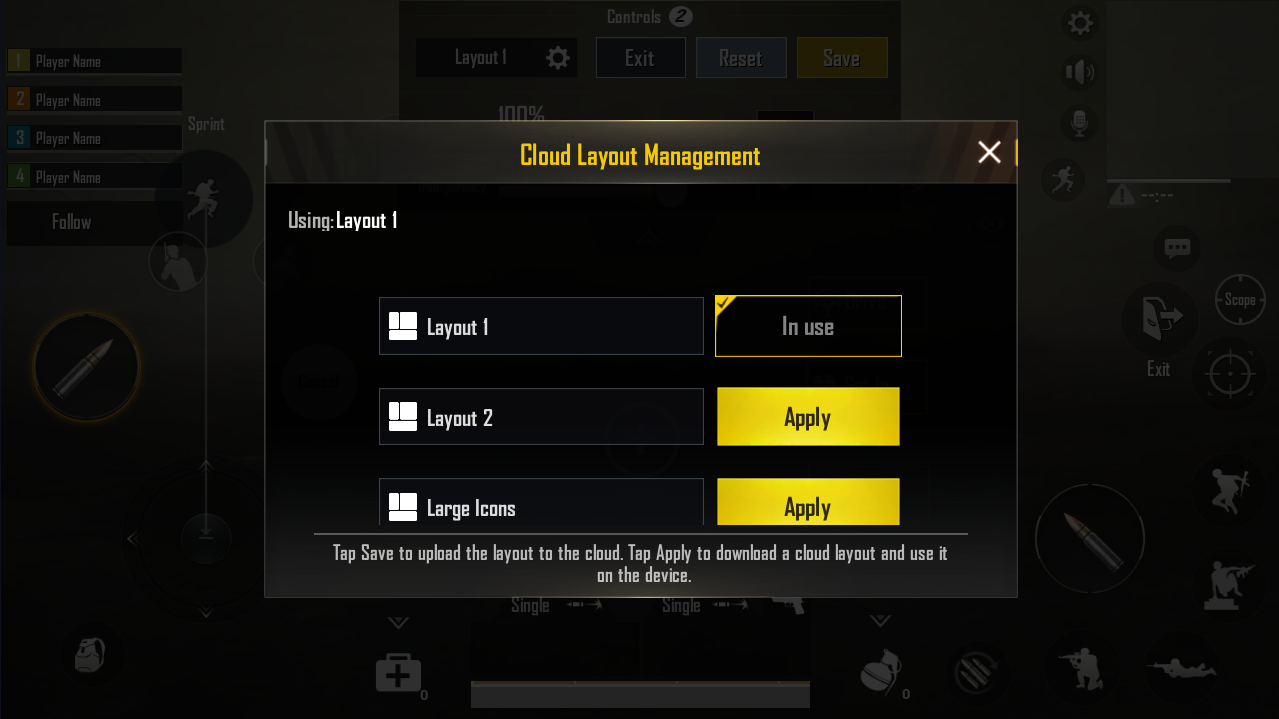Tap the Follow button

[x=72, y=222]
